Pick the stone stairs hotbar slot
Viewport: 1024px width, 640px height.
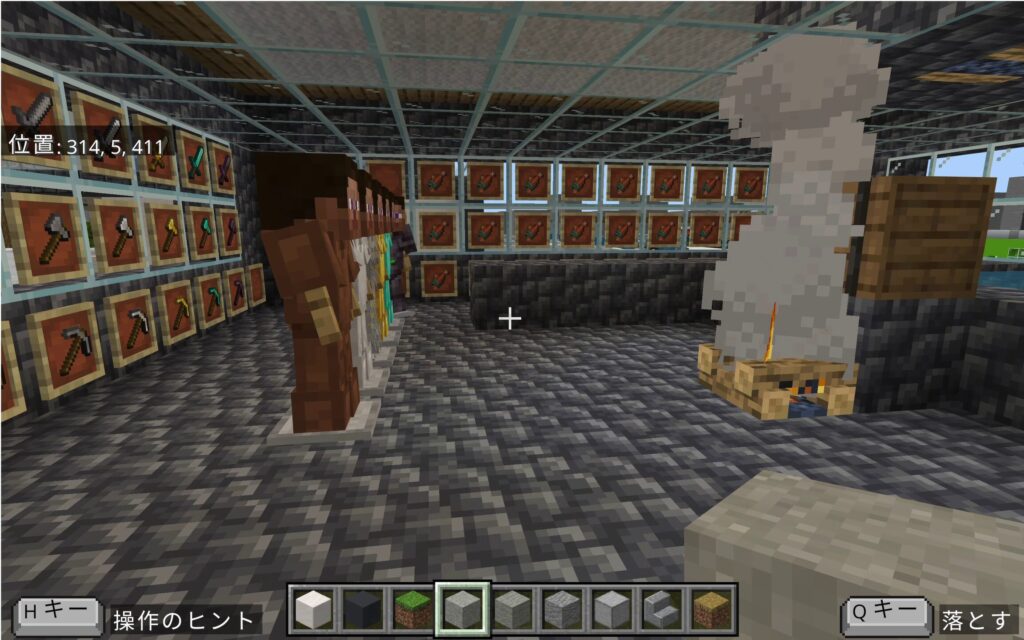(x=661, y=609)
